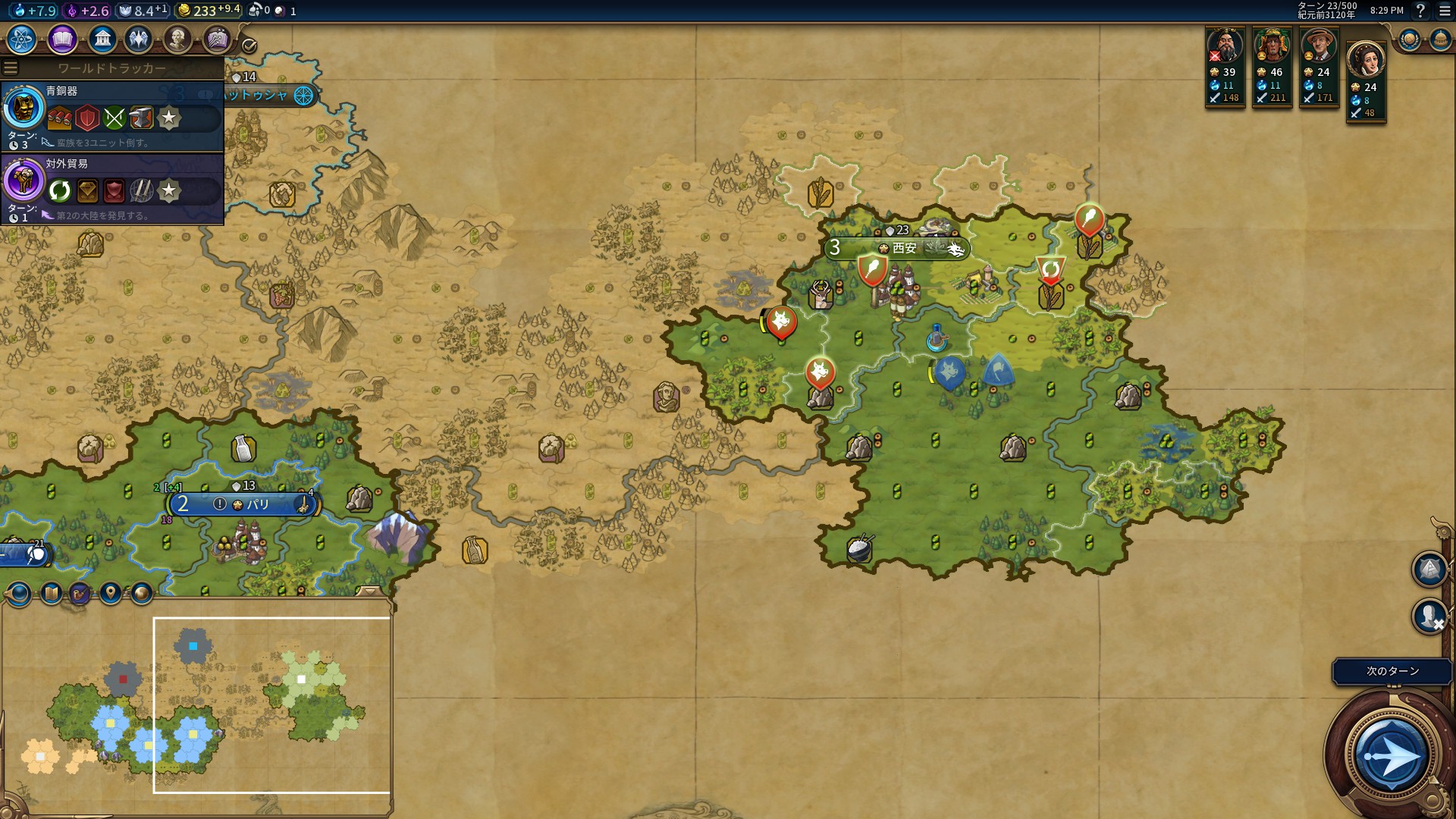Click the bearded crowned leader portrait
This screenshot has width=1456, height=819.
(x=1225, y=48)
